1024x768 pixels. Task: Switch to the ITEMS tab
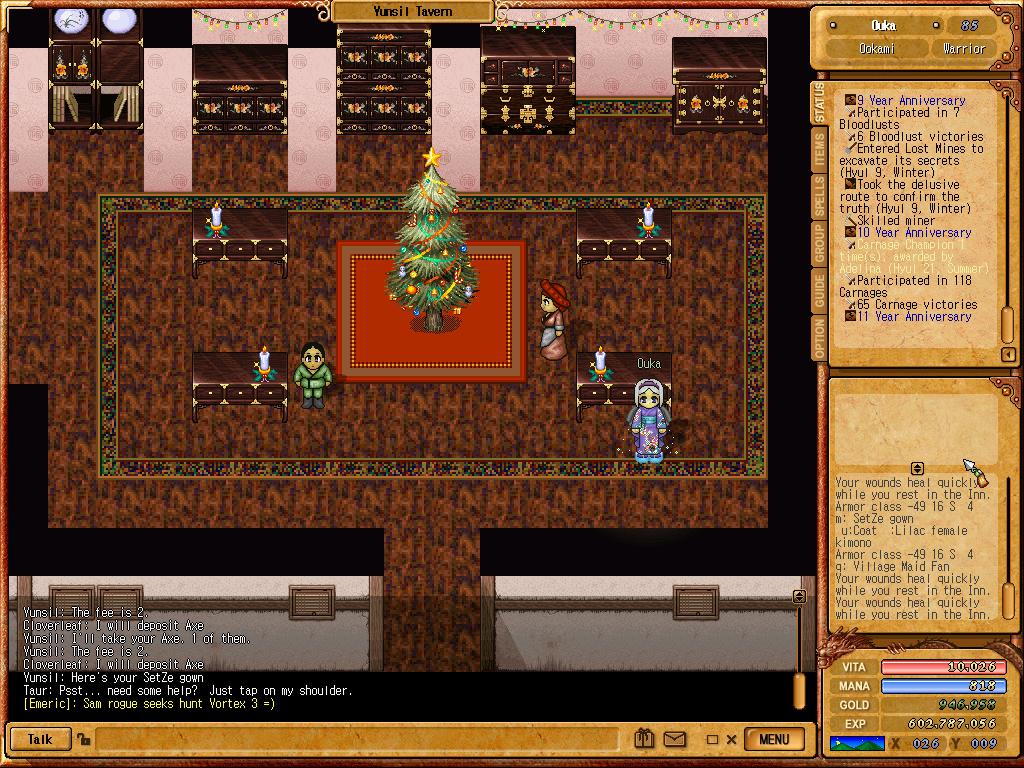pos(821,150)
